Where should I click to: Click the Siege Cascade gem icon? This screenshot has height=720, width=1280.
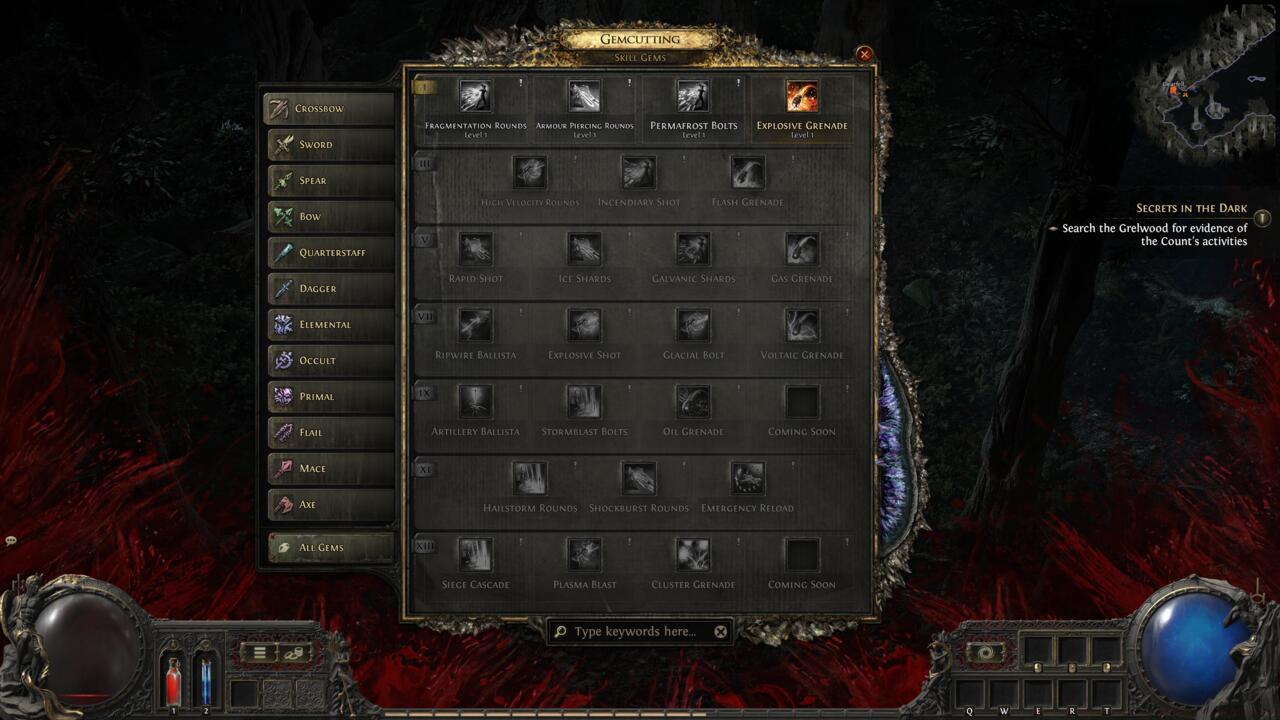coord(475,555)
